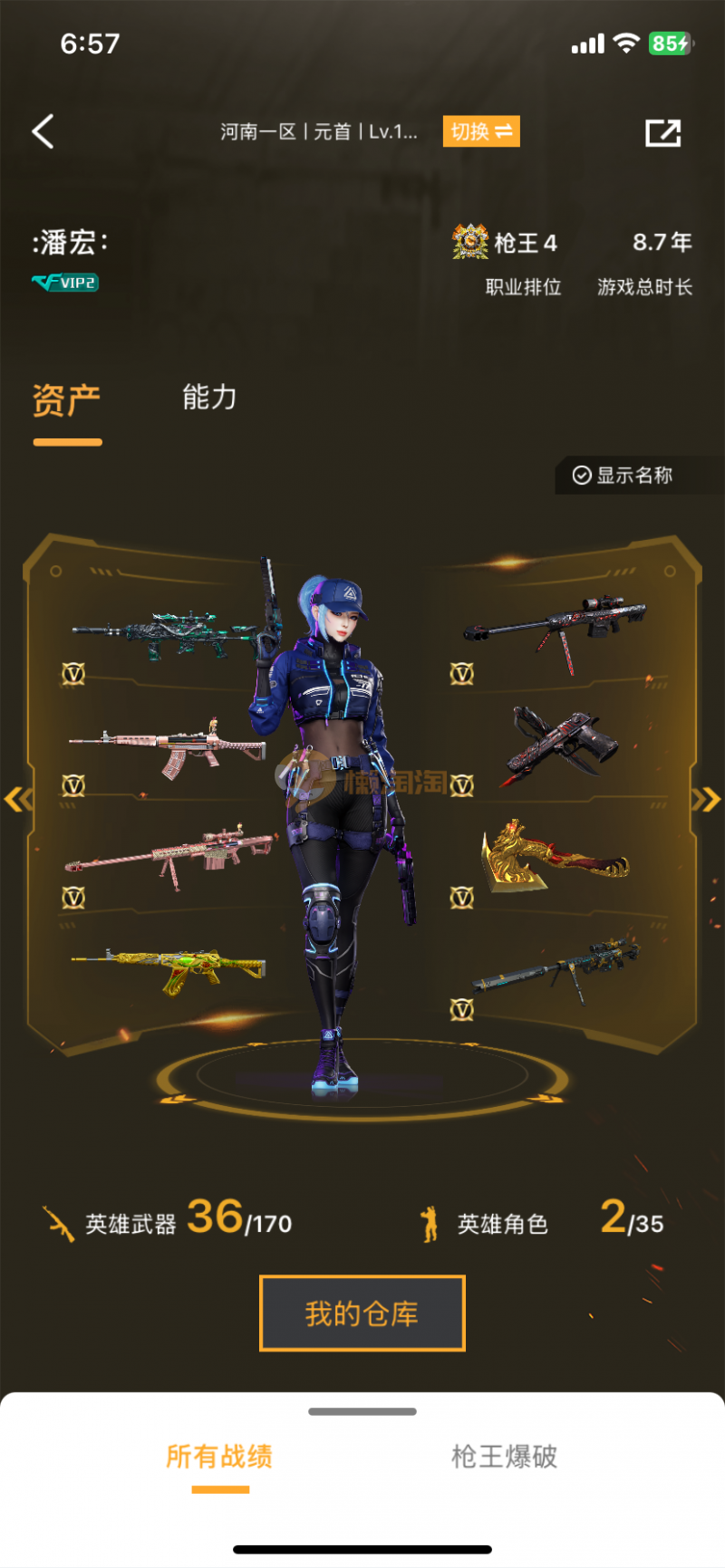Viewport: 725px width, 1568px height.
Task: Select the golden-green rifle thumbnail
Action: (x=169, y=967)
